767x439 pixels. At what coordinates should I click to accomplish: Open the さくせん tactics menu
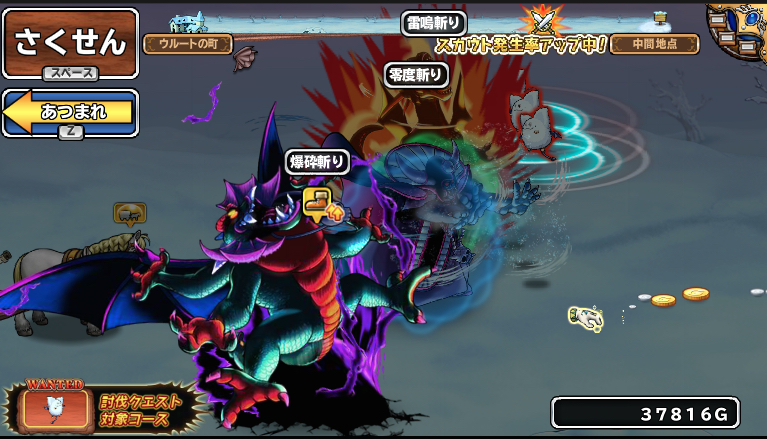pos(70,43)
